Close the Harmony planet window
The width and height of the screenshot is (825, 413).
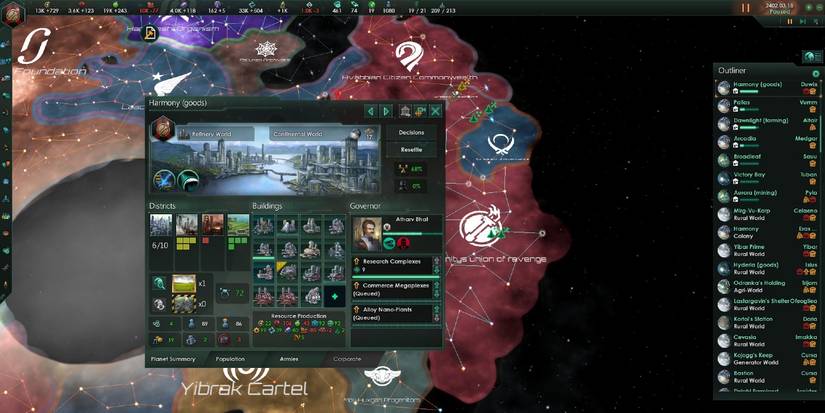coord(435,111)
